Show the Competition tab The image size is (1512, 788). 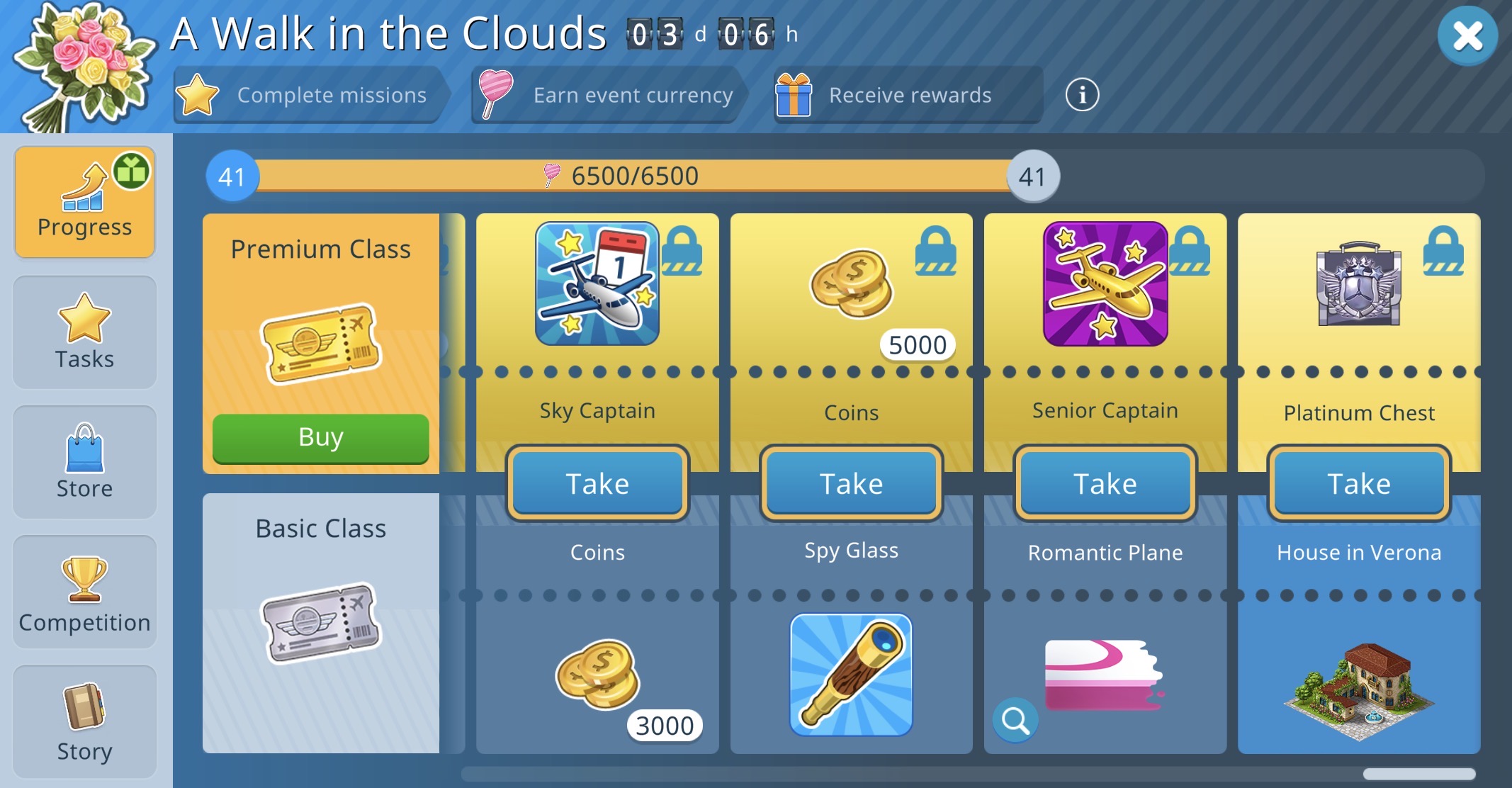(x=85, y=592)
